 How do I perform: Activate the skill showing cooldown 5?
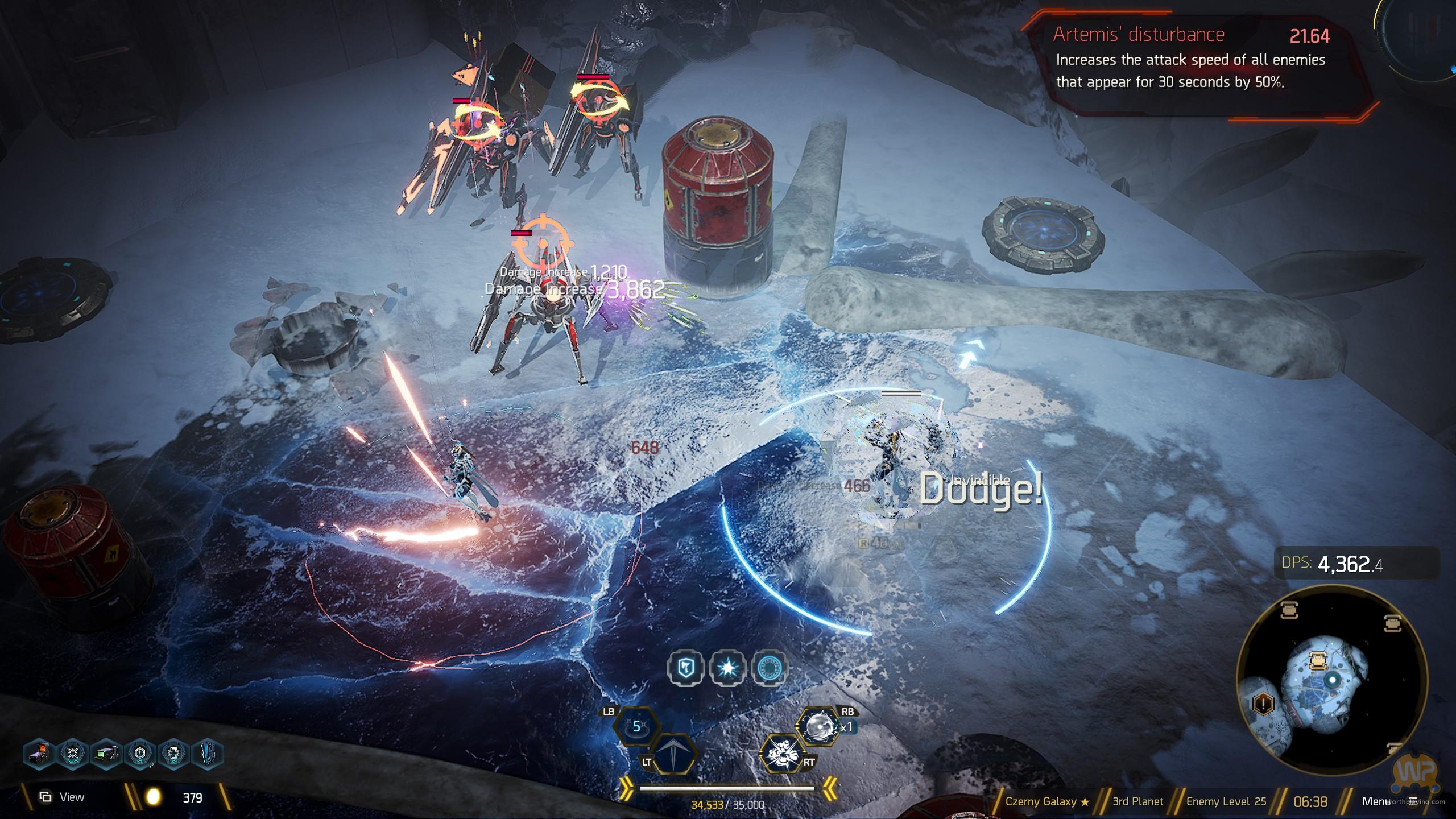tap(638, 726)
